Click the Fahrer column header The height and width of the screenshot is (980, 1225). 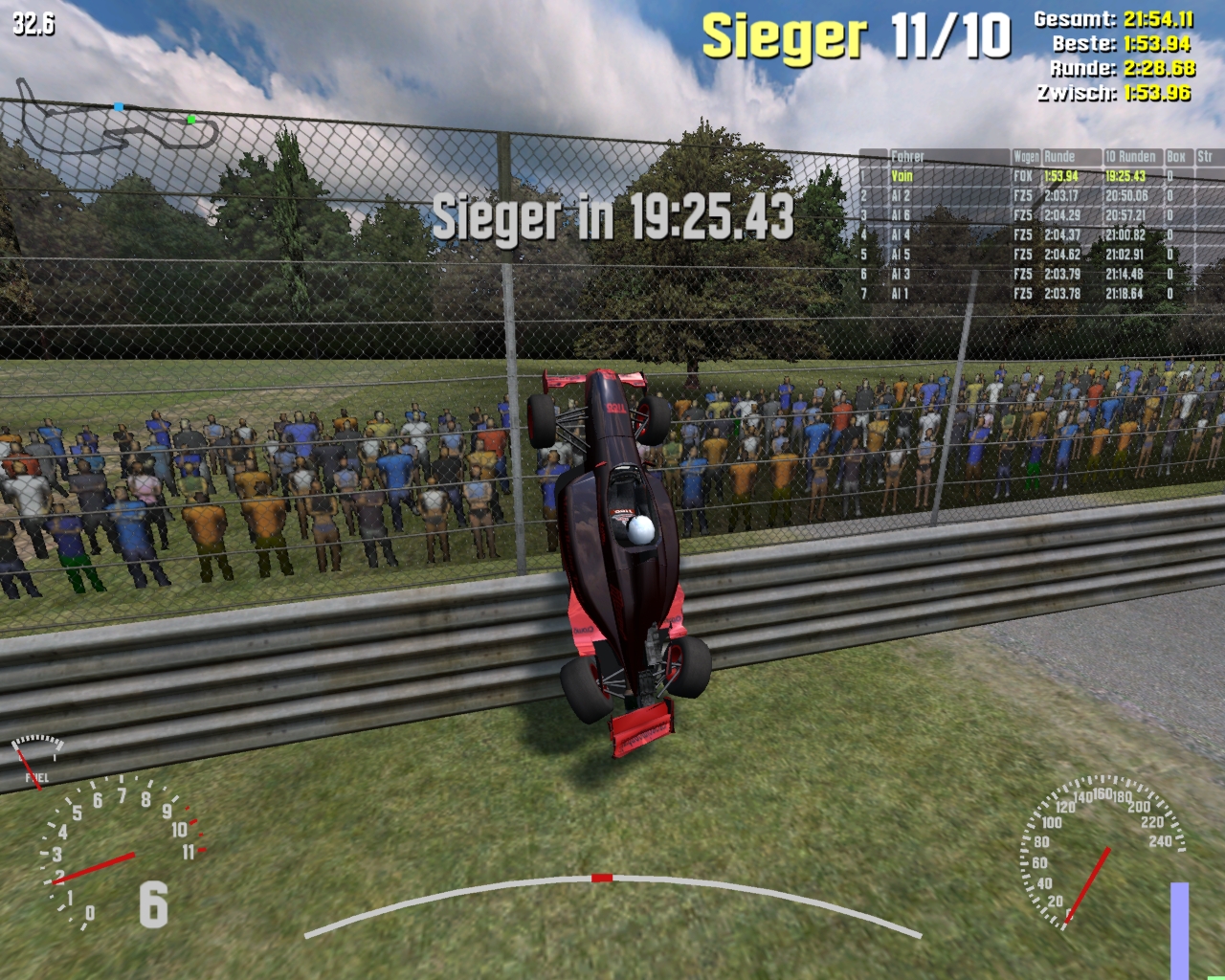907,156
